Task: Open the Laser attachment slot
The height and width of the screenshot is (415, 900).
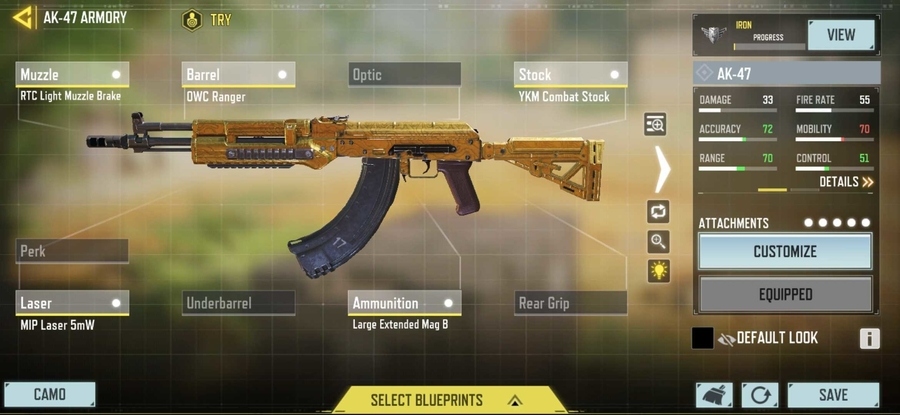Action: point(72,303)
